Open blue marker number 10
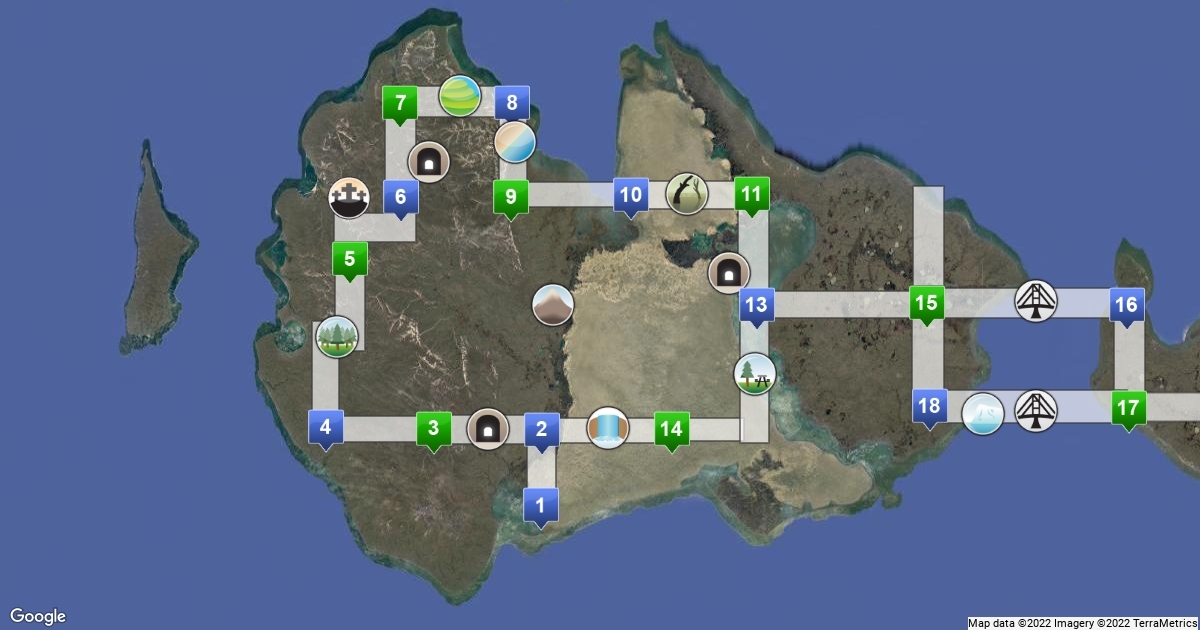This screenshot has height=630, width=1200. point(631,195)
